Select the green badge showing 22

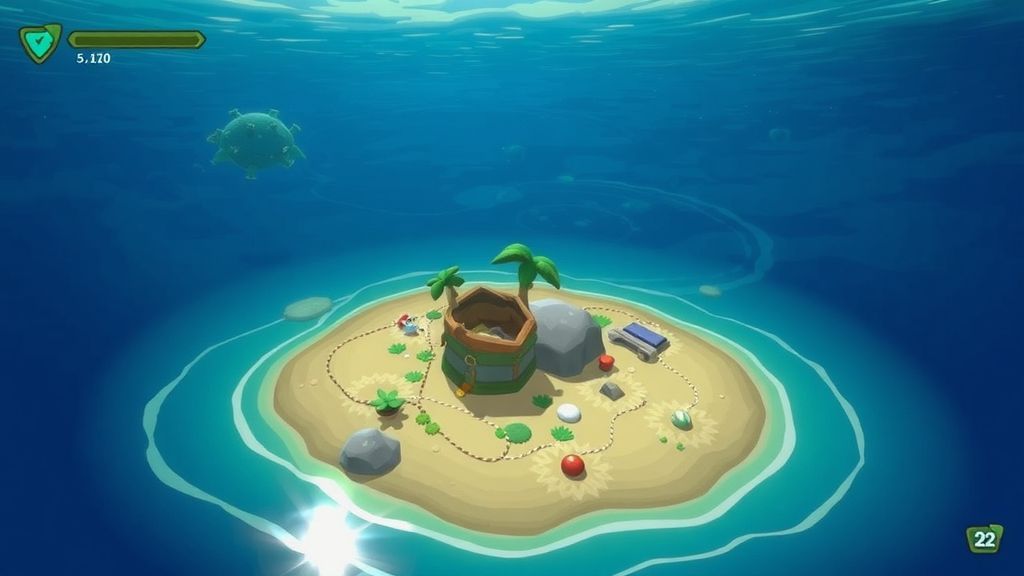pos(984,539)
